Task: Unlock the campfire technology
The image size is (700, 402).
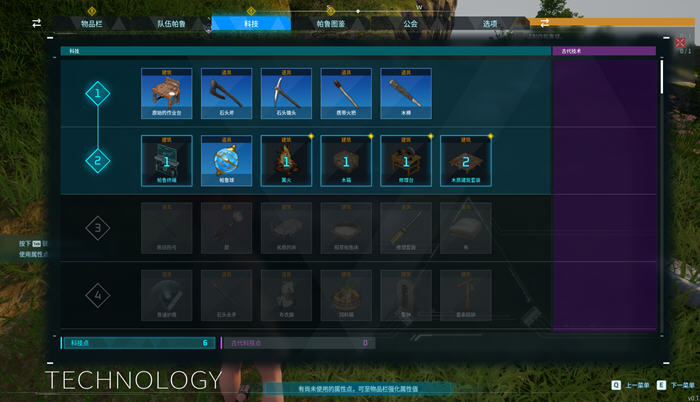Action: (286, 158)
